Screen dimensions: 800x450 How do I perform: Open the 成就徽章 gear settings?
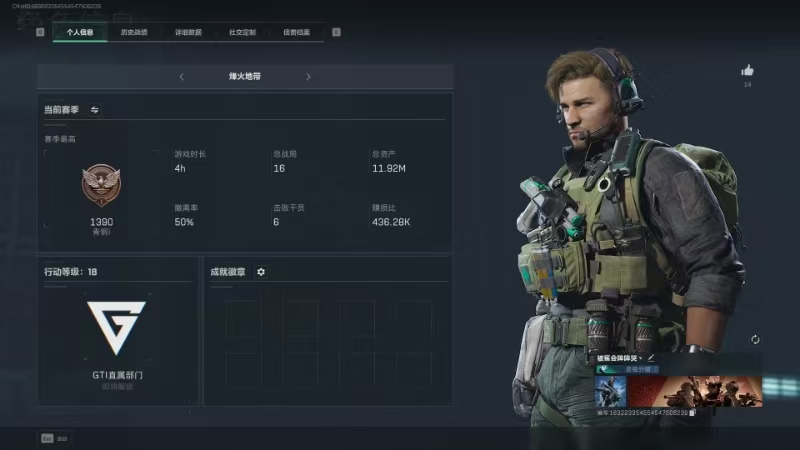tap(261, 271)
